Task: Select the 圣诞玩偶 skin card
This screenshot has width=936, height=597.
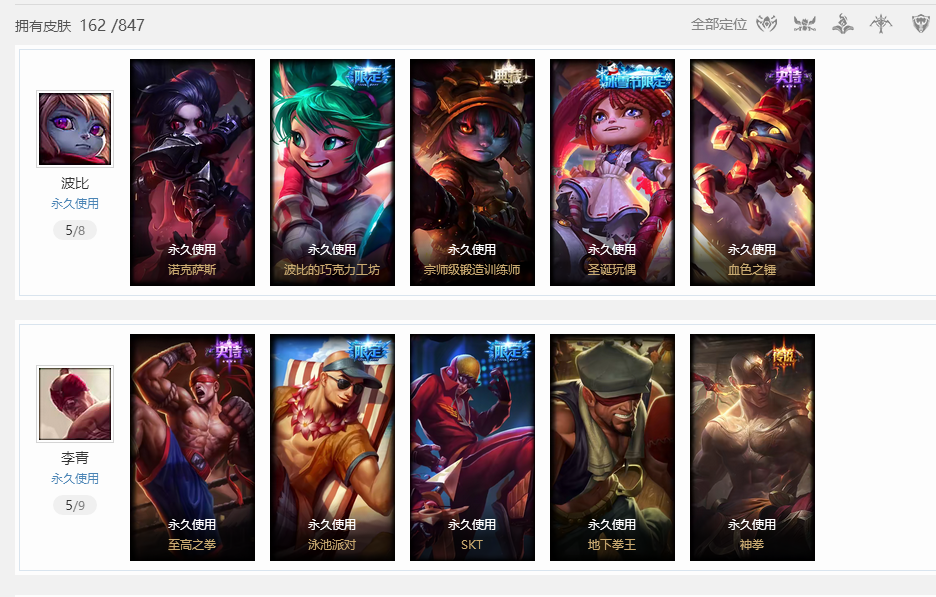Action: point(612,172)
